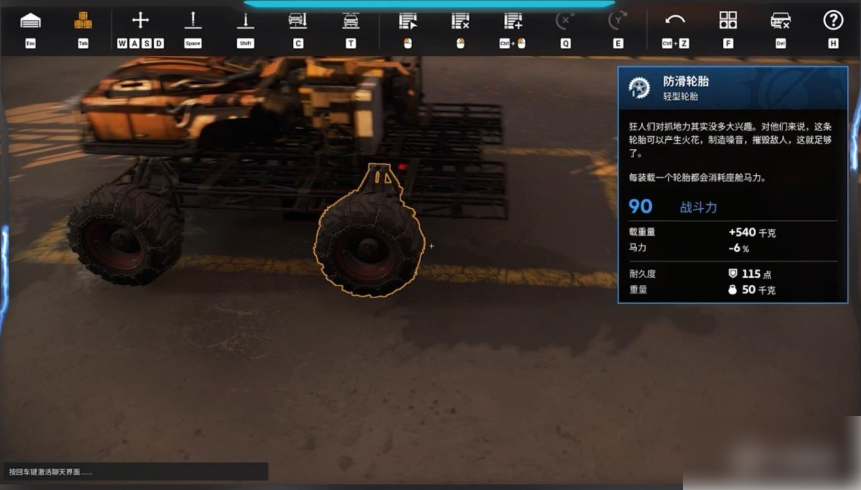Select the highlighted wheel on the vehicle

(369, 245)
